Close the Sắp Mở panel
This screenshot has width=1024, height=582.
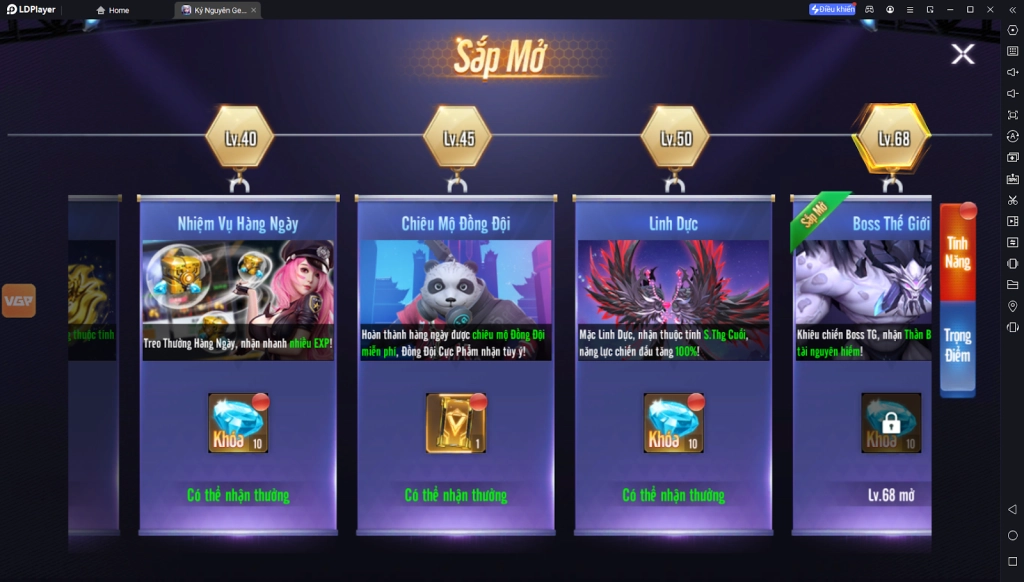(962, 54)
